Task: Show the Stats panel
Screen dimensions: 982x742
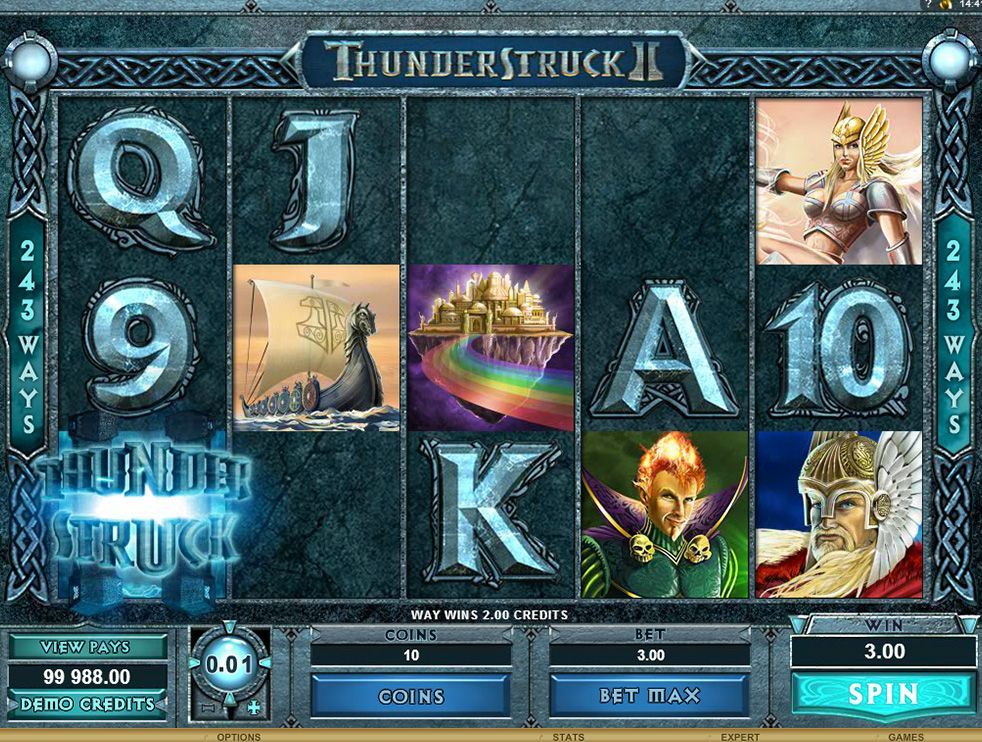Action: click(x=568, y=737)
